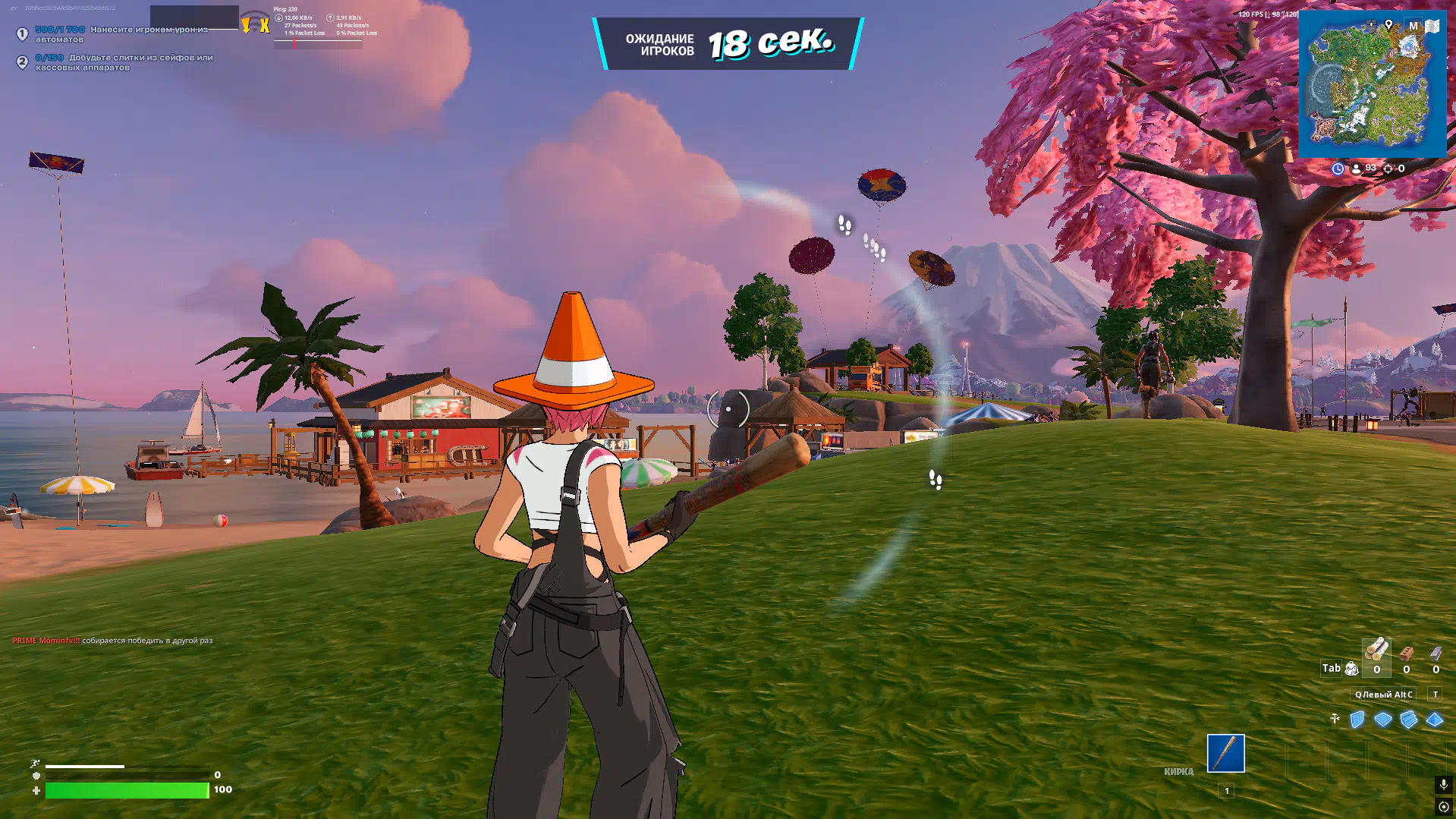Choose the brick building material
1456x819 pixels.
coord(1407,654)
